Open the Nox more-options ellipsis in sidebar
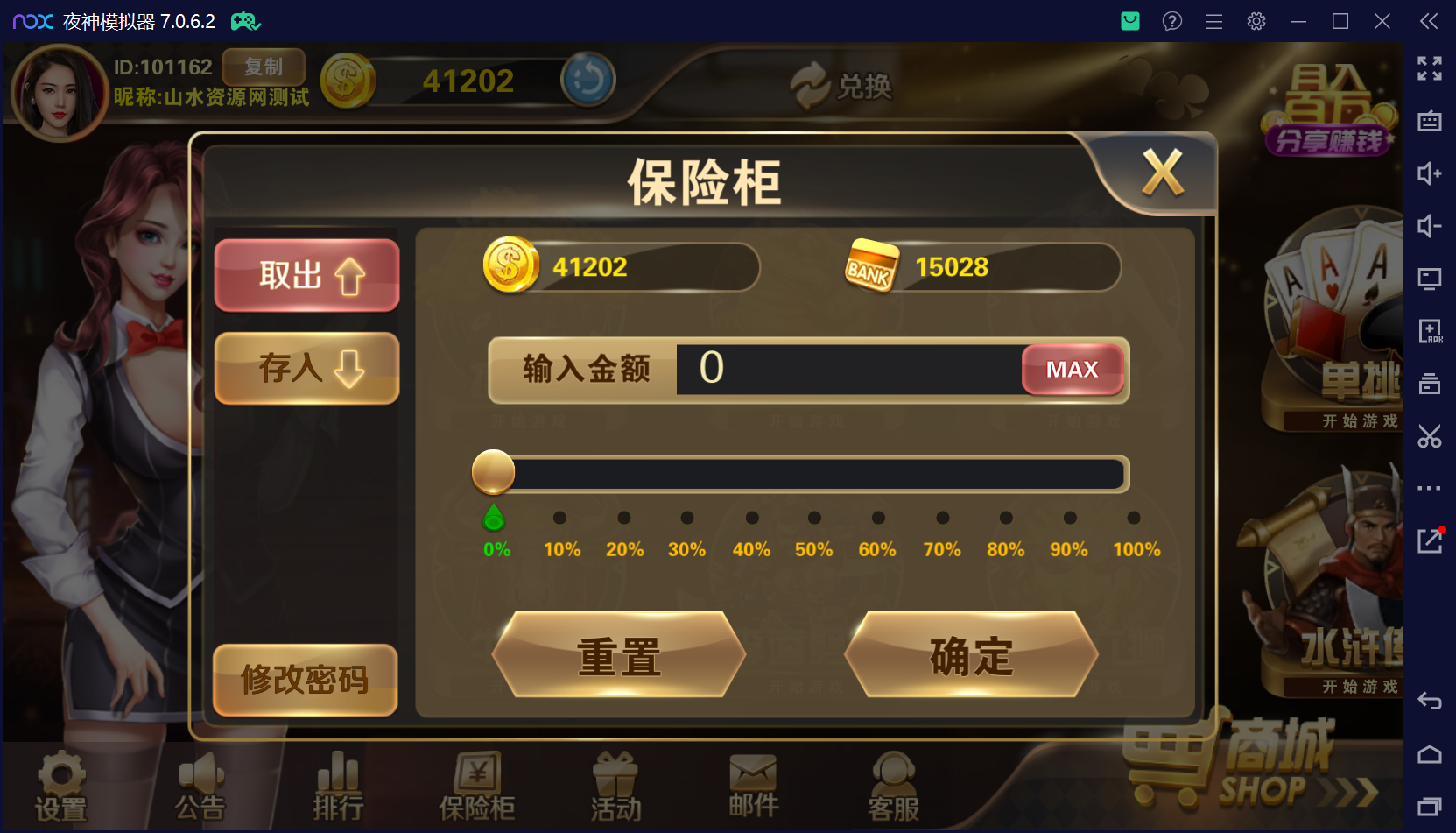Image resolution: width=1456 pixels, height=833 pixels. pyautogui.click(x=1429, y=488)
